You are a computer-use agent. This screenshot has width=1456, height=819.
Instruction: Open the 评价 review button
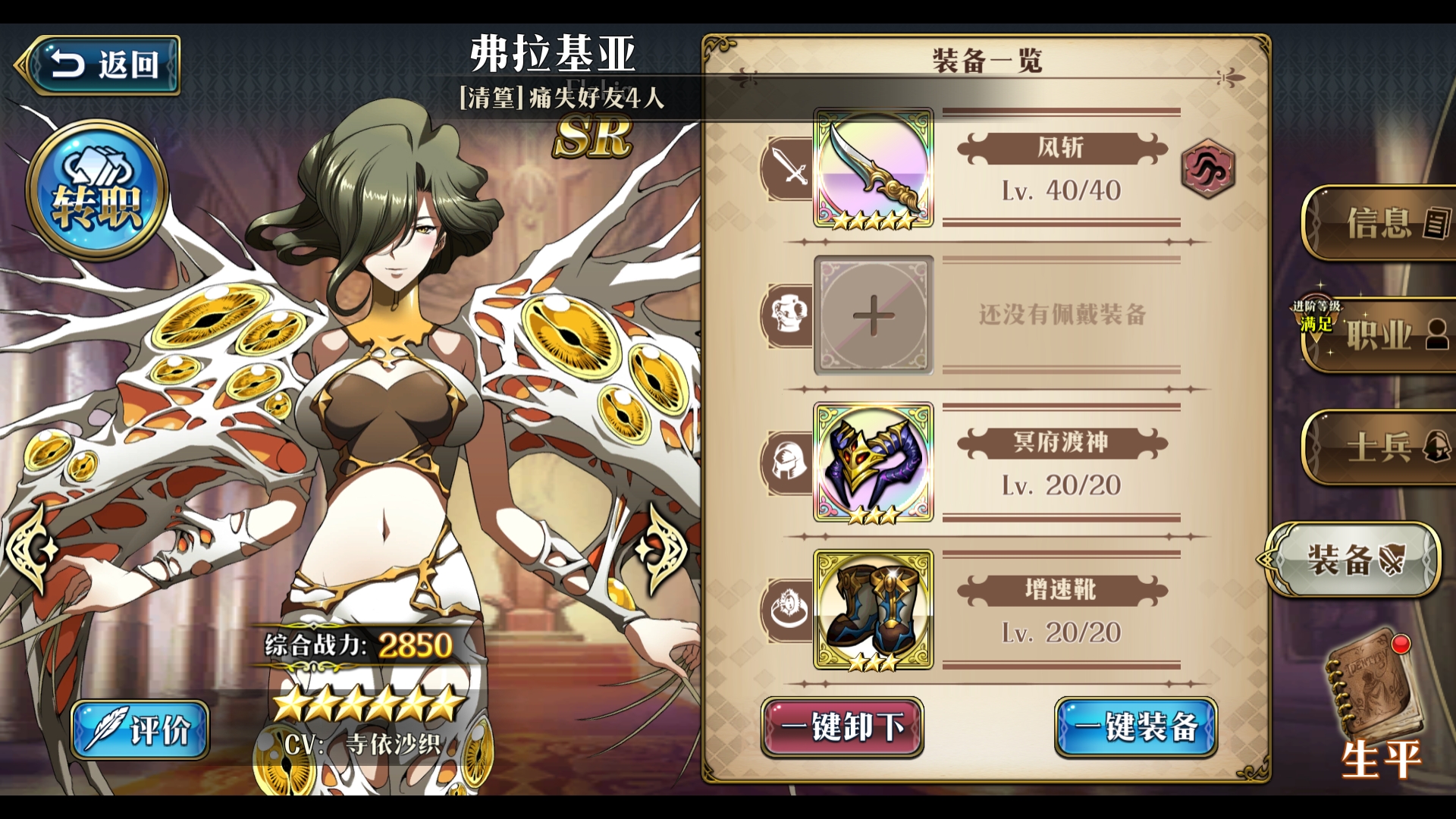click(140, 730)
